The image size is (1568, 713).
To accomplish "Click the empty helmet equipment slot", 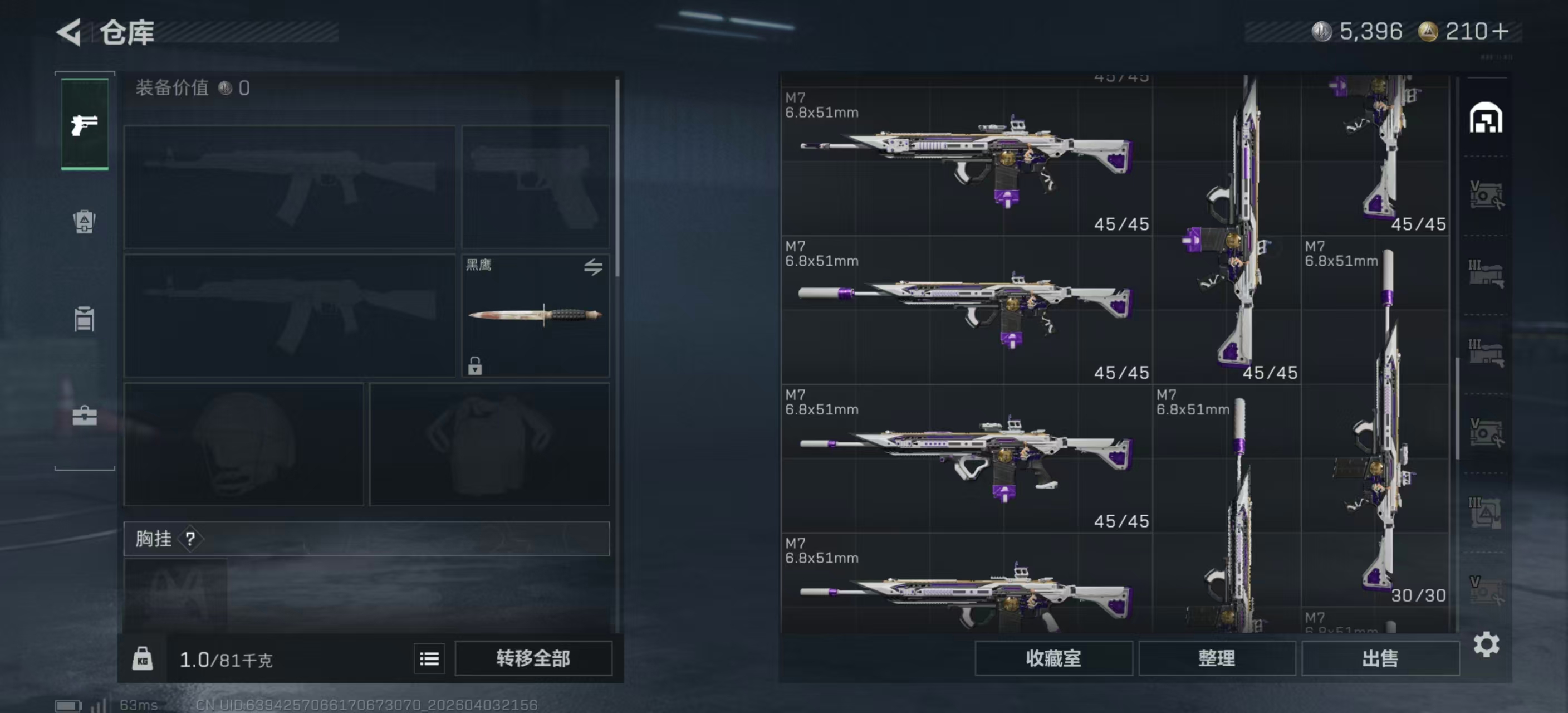I will coord(243,444).
